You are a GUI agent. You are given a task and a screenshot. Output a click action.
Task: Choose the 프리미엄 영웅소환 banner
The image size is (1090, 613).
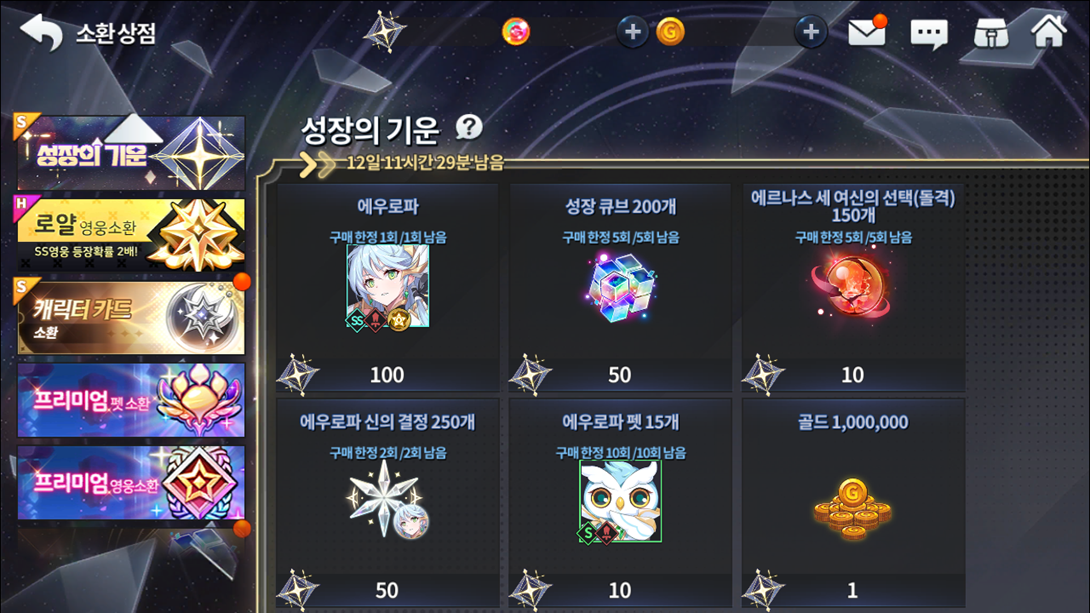pyautogui.click(x=131, y=483)
